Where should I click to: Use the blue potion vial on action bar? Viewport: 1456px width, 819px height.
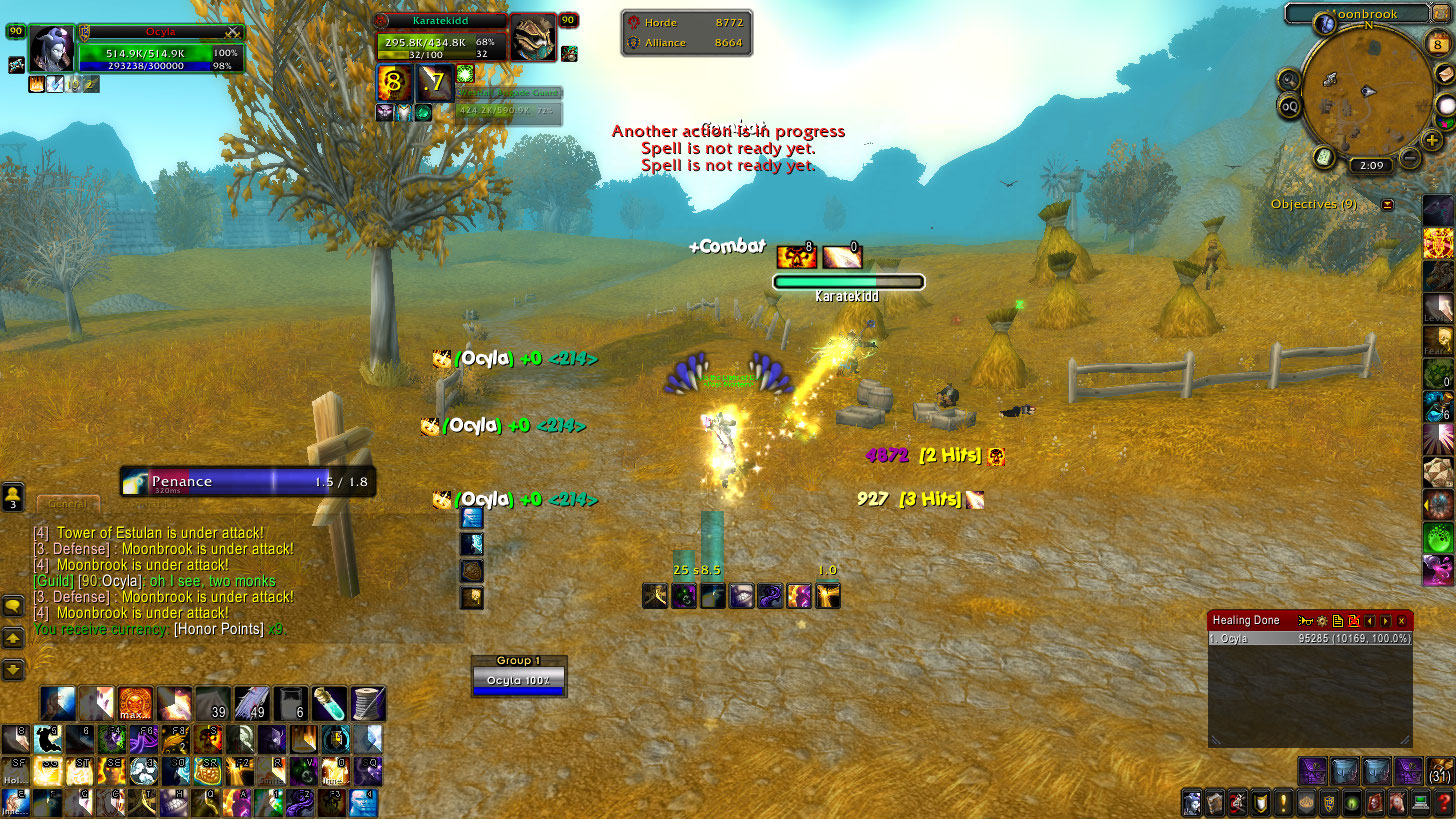click(x=329, y=704)
